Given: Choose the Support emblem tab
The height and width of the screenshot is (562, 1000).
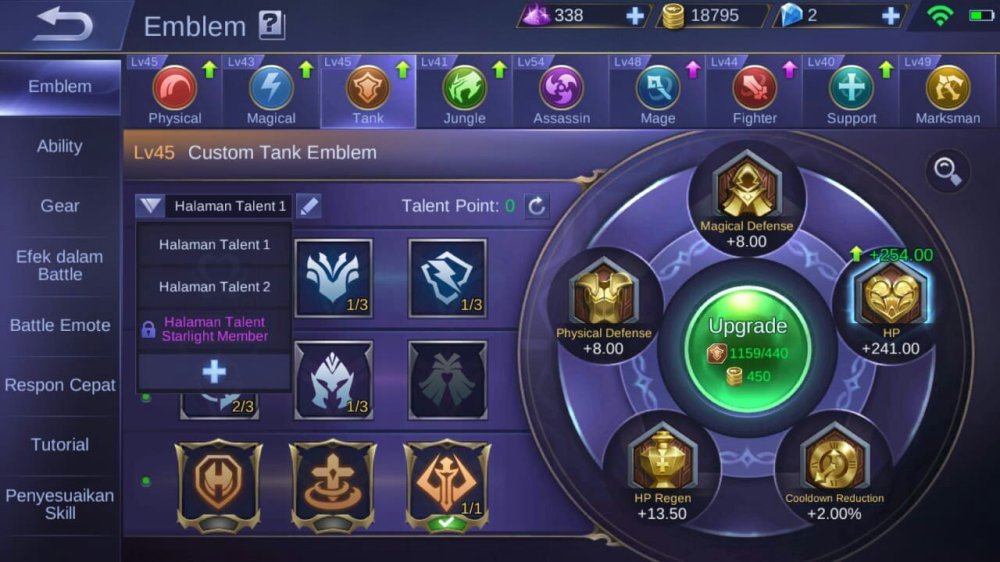Looking at the screenshot, I should click(851, 93).
